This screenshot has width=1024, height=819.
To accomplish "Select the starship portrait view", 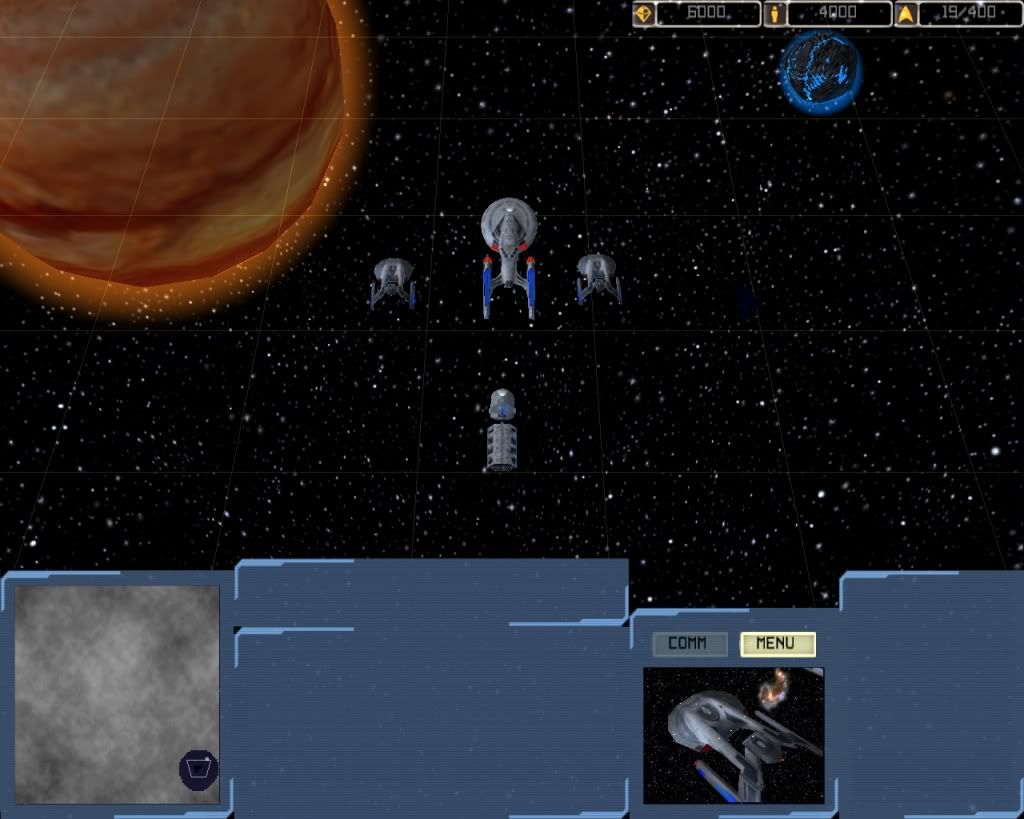I will point(733,735).
